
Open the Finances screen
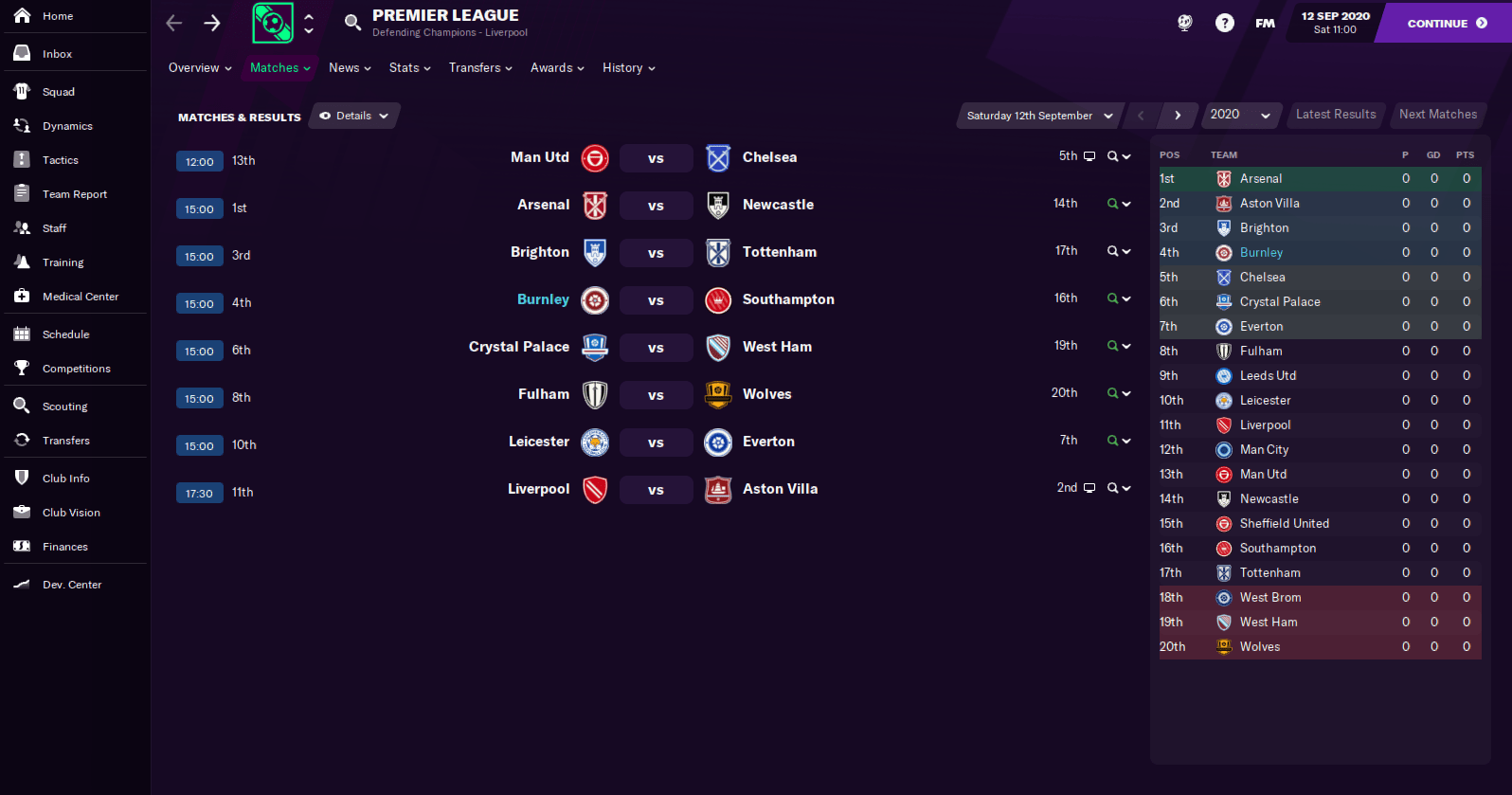coord(64,546)
